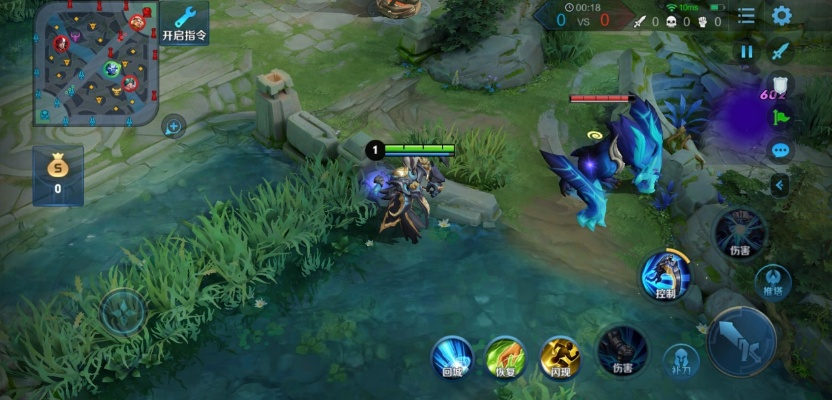This screenshot has height=400, width=832.
Task: Cast the 闪现 flash spell
Action: pyautogui.click(x=560, y=357)
